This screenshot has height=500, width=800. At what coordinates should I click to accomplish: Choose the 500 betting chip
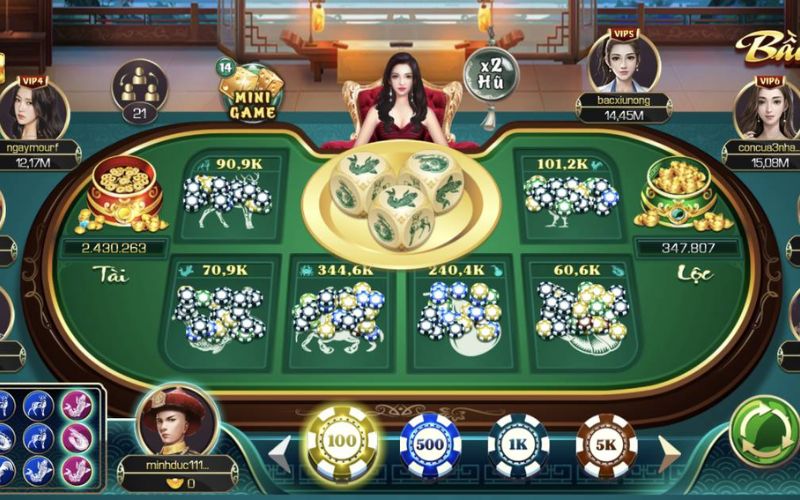tap(430, 444)
